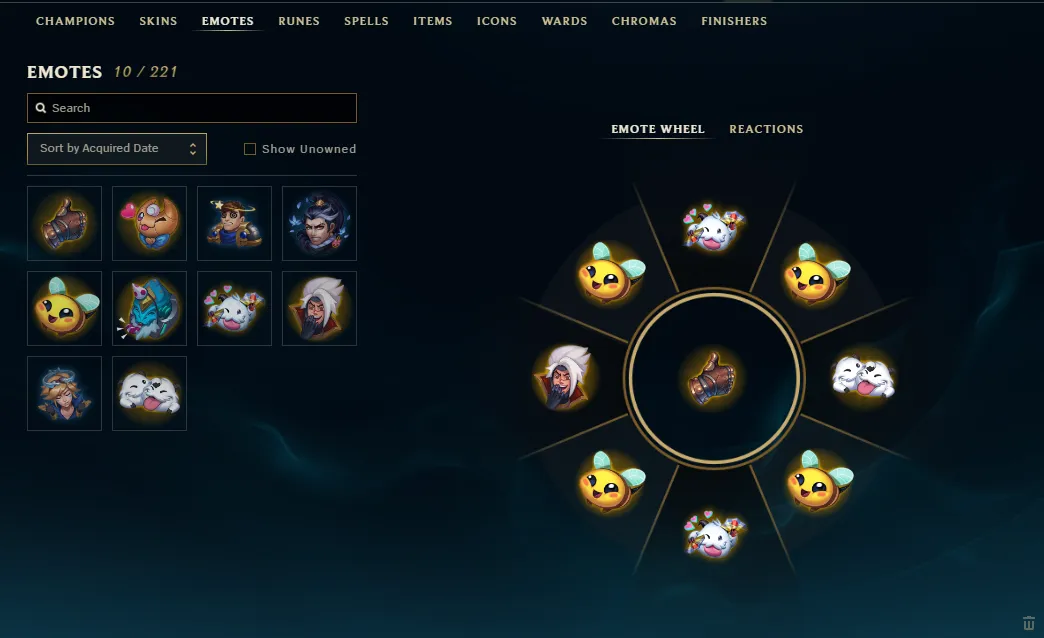The image size is (1044, 638).
Task: Click the center thumbs-up slot of the emote wheel
Action: 713,378
